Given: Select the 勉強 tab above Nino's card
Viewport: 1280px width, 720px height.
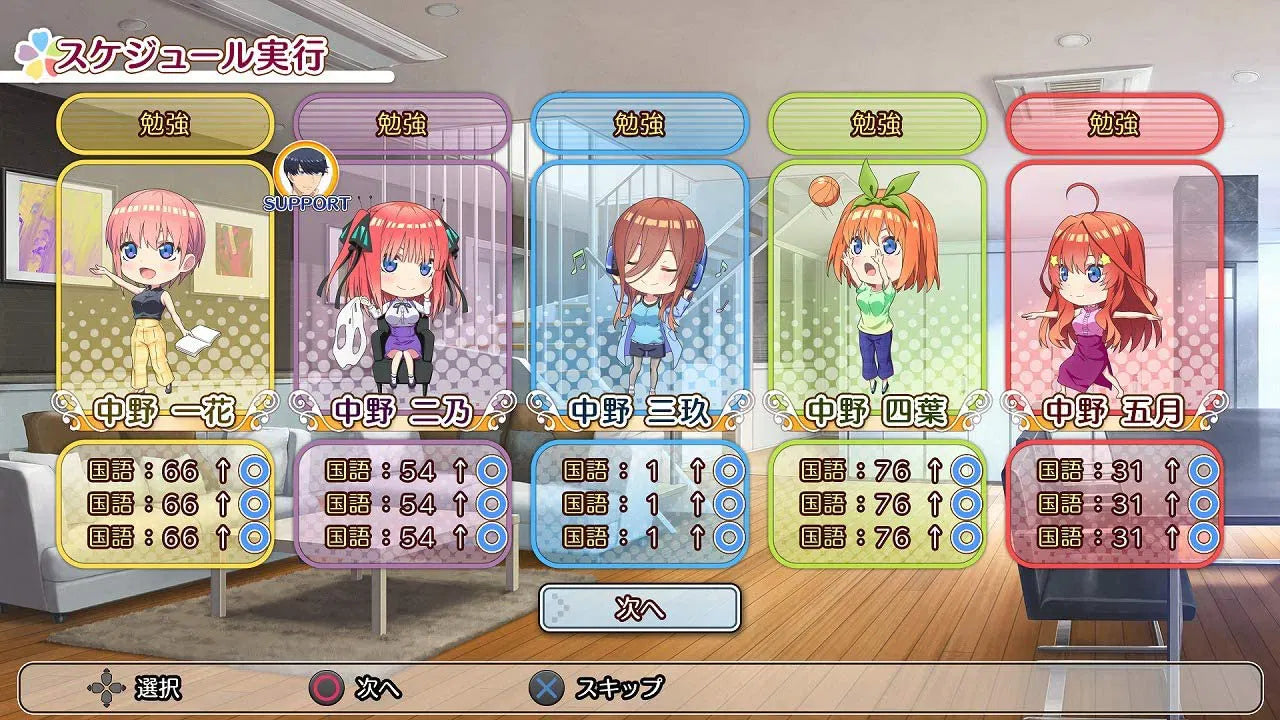Looking at the screenshot, I should pyautogui.click(x=403, y=123).
